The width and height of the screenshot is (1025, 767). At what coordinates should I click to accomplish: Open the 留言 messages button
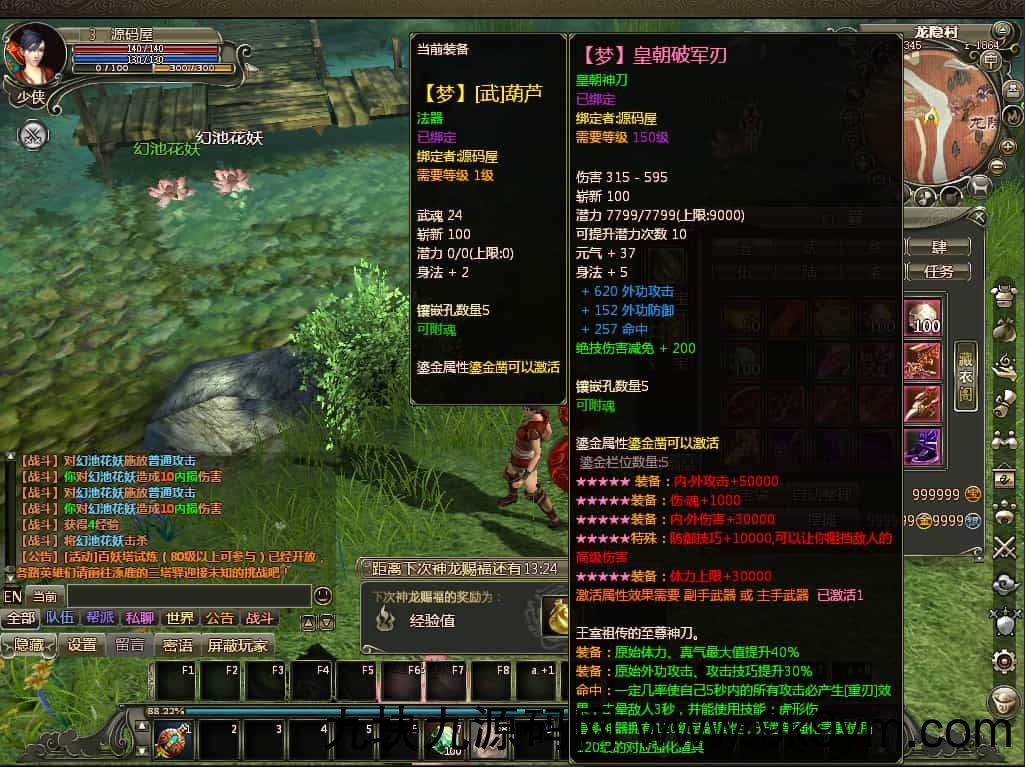point(130,646)
